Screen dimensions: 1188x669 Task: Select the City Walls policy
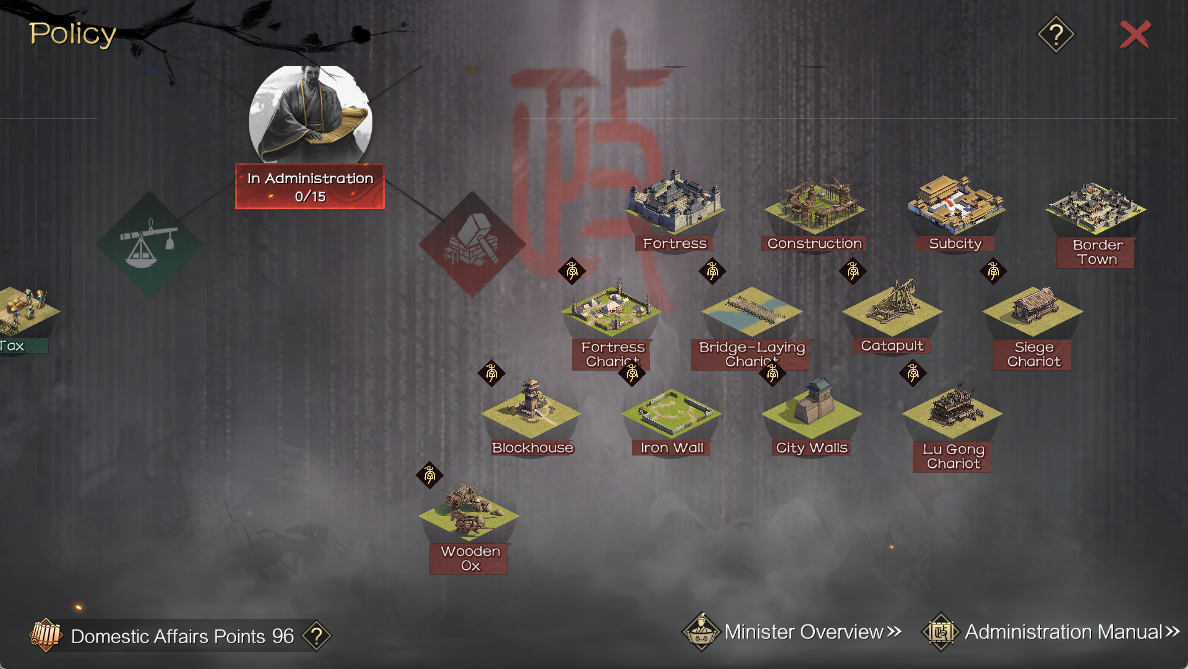point(812,415)
